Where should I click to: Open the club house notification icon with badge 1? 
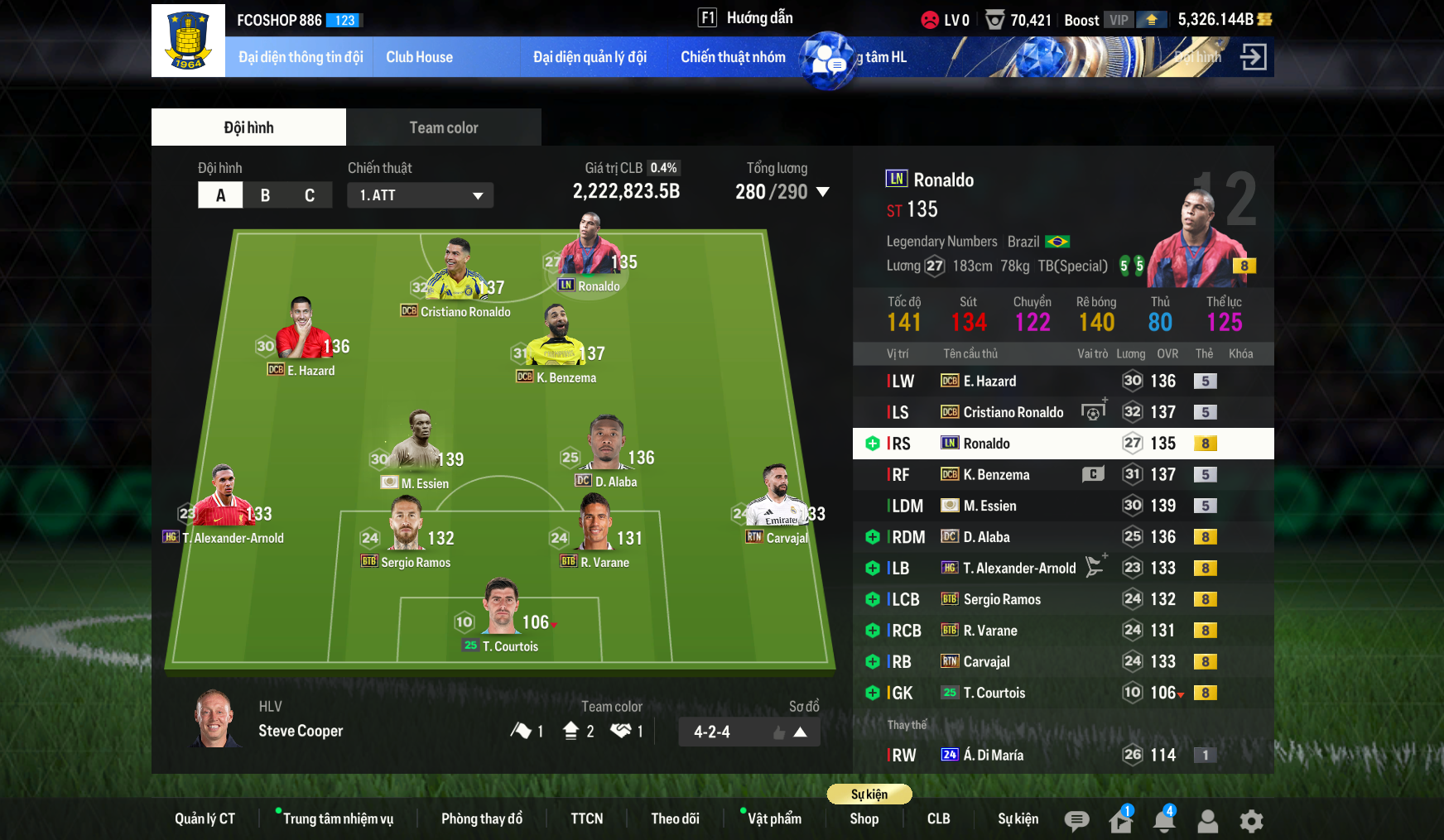tap(1120, 820)
